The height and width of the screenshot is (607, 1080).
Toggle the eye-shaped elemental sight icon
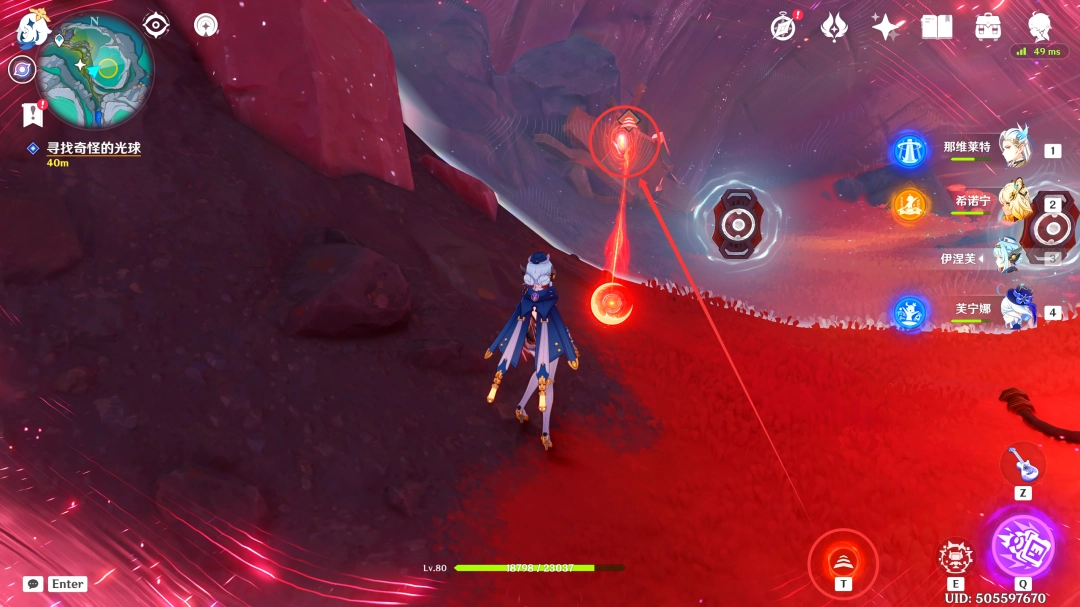(x=156, y=25)
